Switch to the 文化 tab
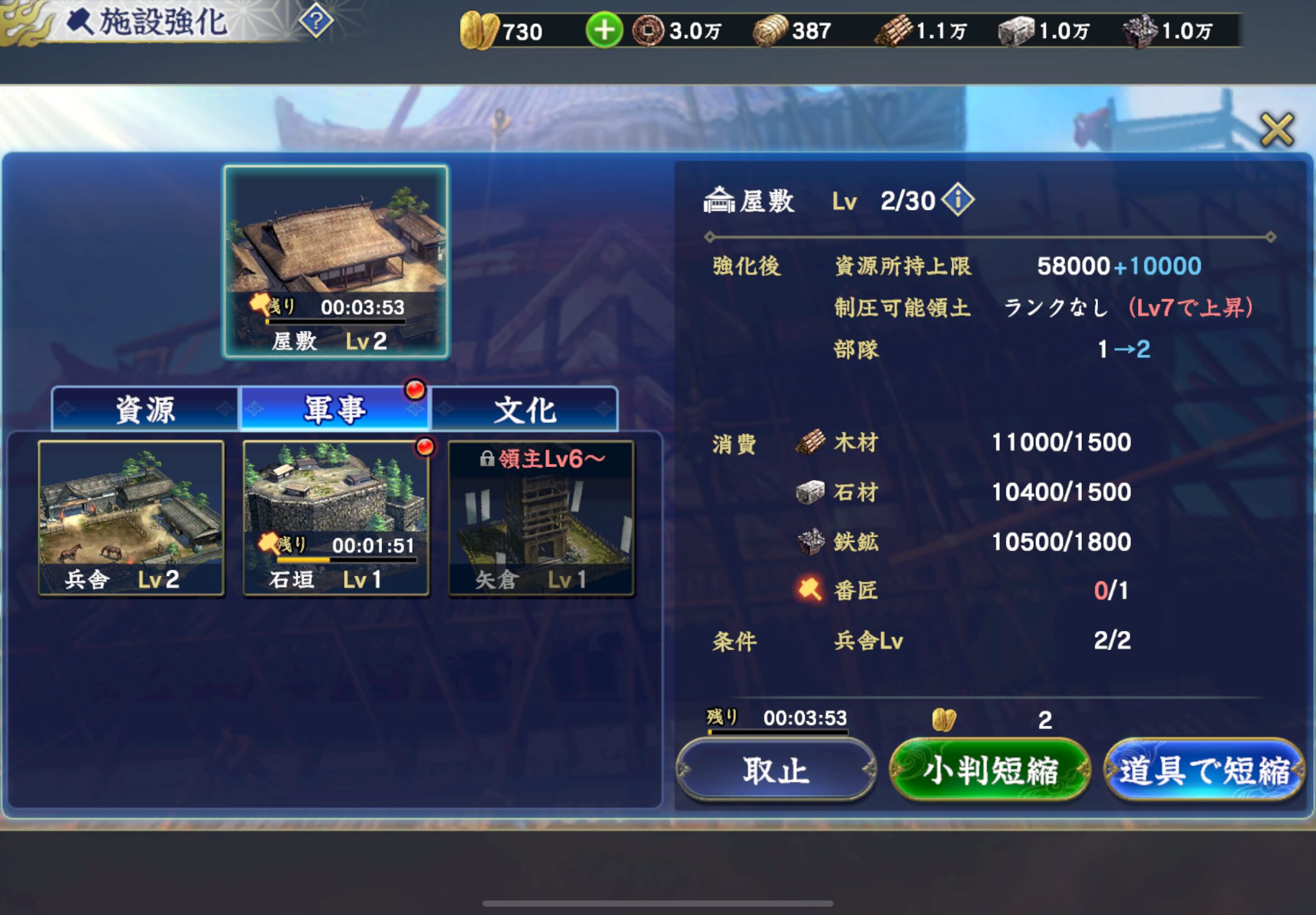Image resolution: width=1316 pixels, height=915 pixels. [x=524, y=410]
